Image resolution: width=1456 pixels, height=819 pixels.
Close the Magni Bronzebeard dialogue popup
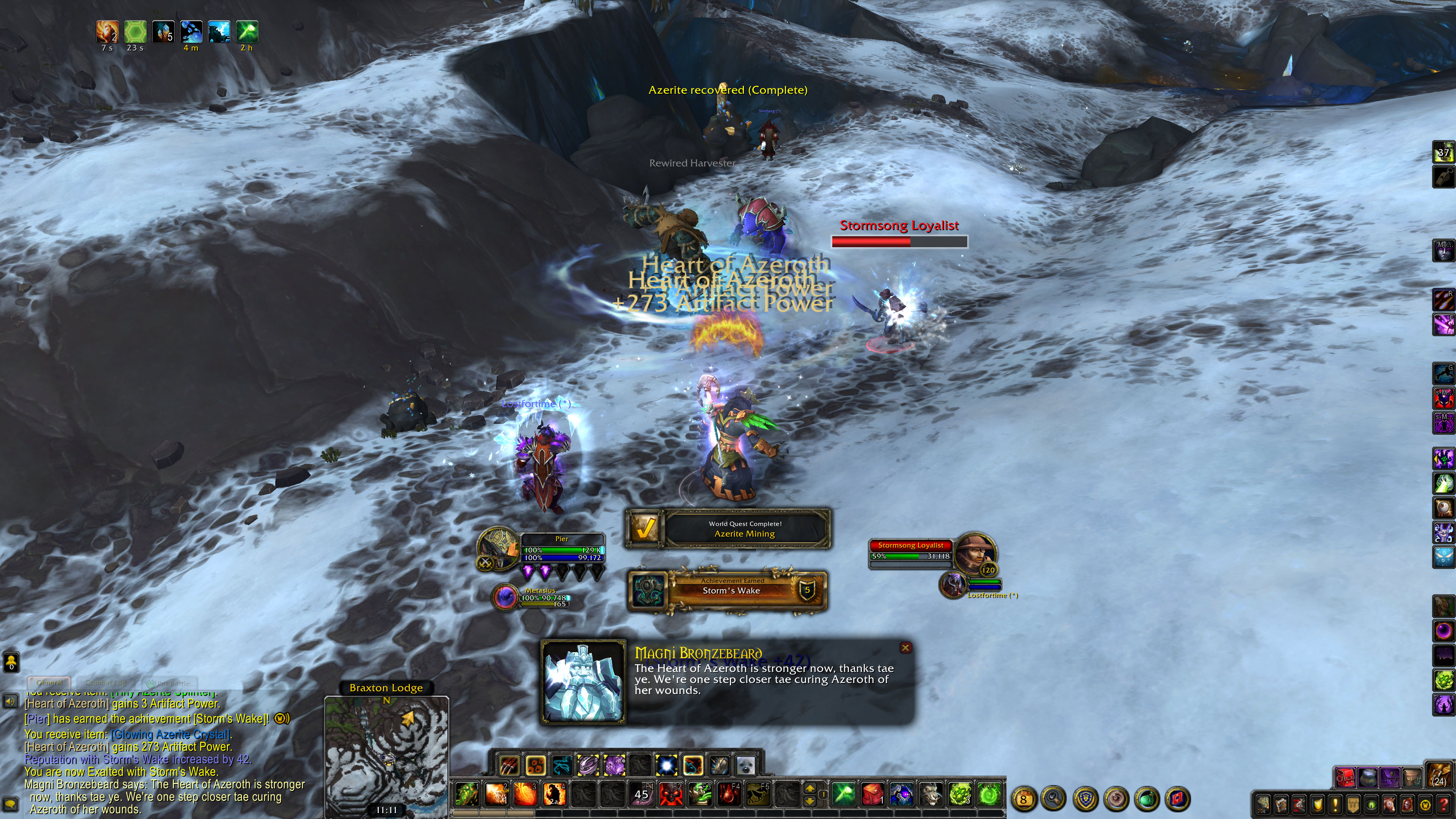tap(905, 648)
